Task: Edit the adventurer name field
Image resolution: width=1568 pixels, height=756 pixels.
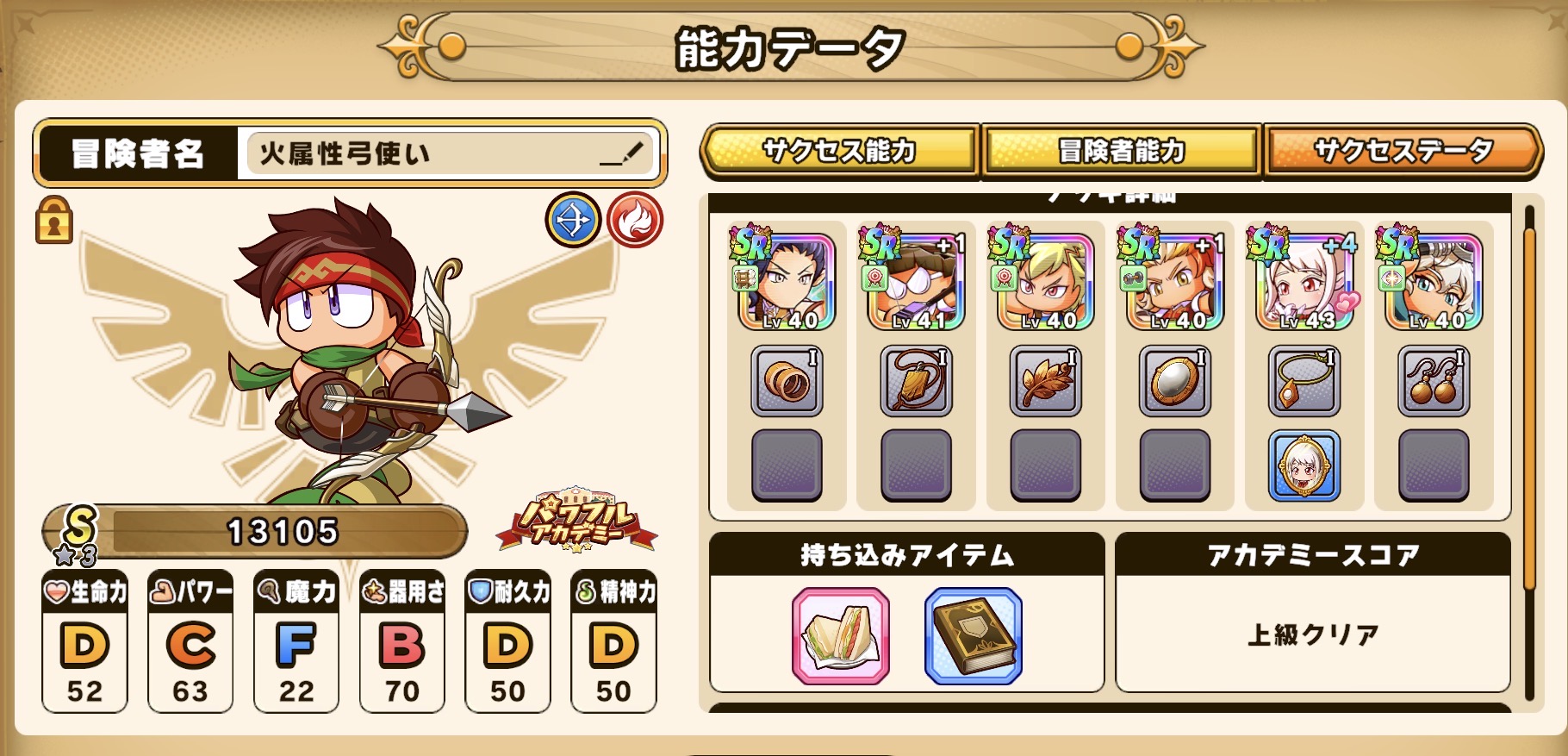Action: (448, 153)
